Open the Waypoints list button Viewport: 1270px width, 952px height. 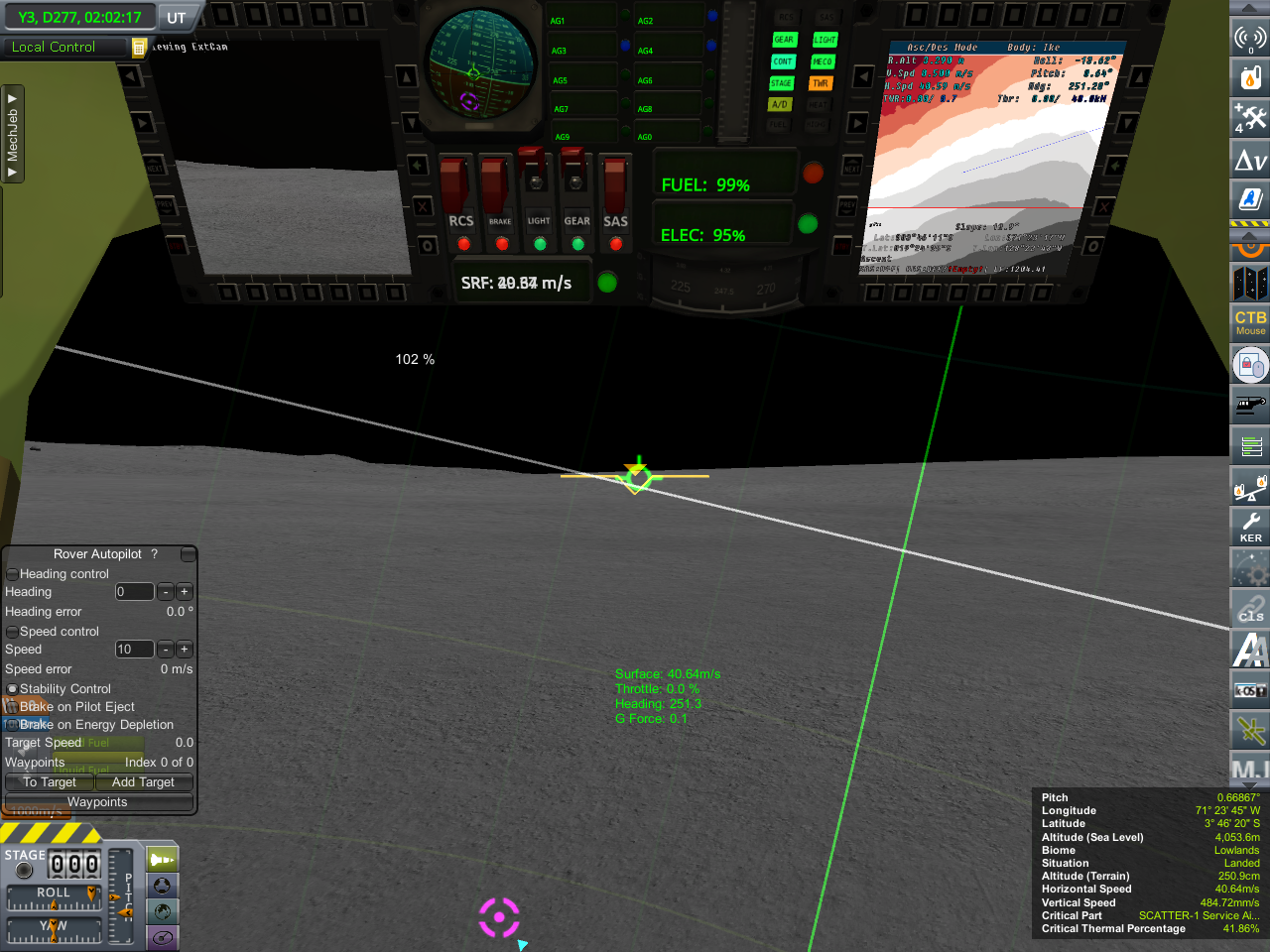pyautogui.click(x=97, y=802)
